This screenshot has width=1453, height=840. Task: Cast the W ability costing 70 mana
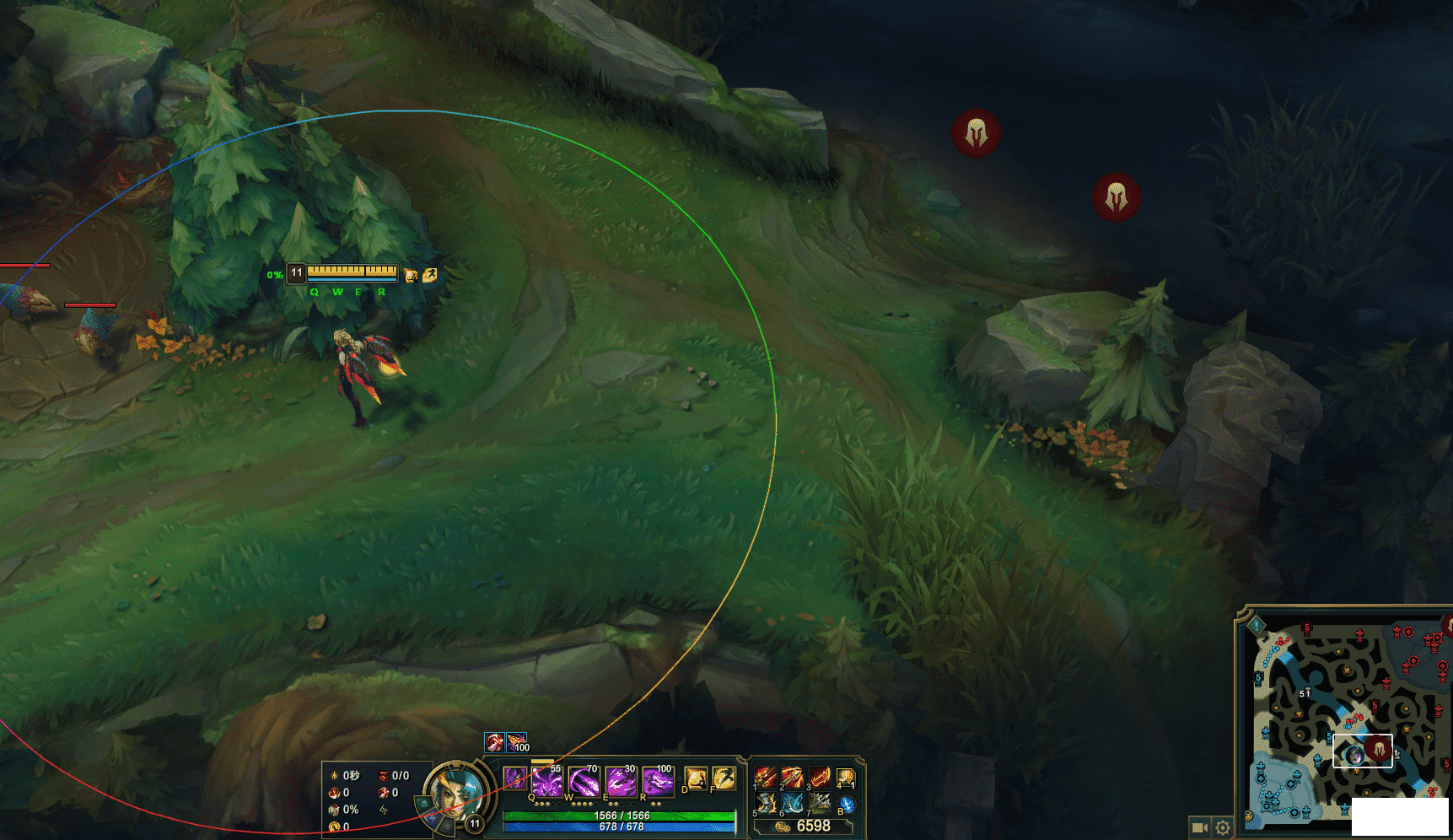pyautogui.click(x=583, y=781)
